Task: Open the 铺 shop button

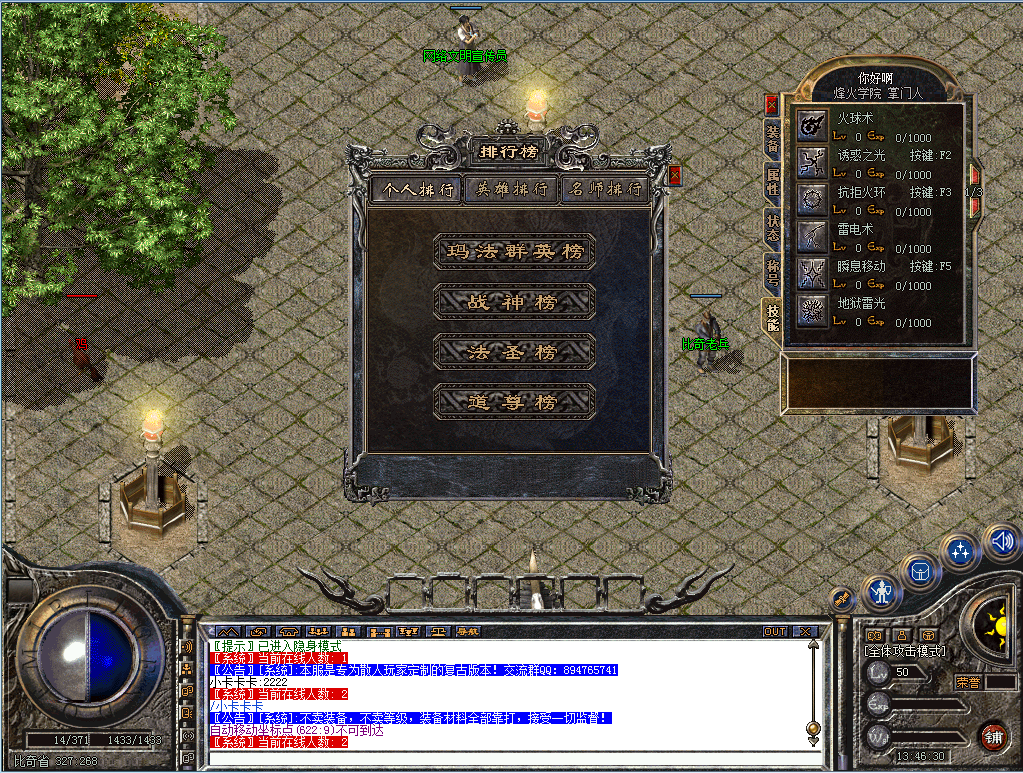Action: 993,738
